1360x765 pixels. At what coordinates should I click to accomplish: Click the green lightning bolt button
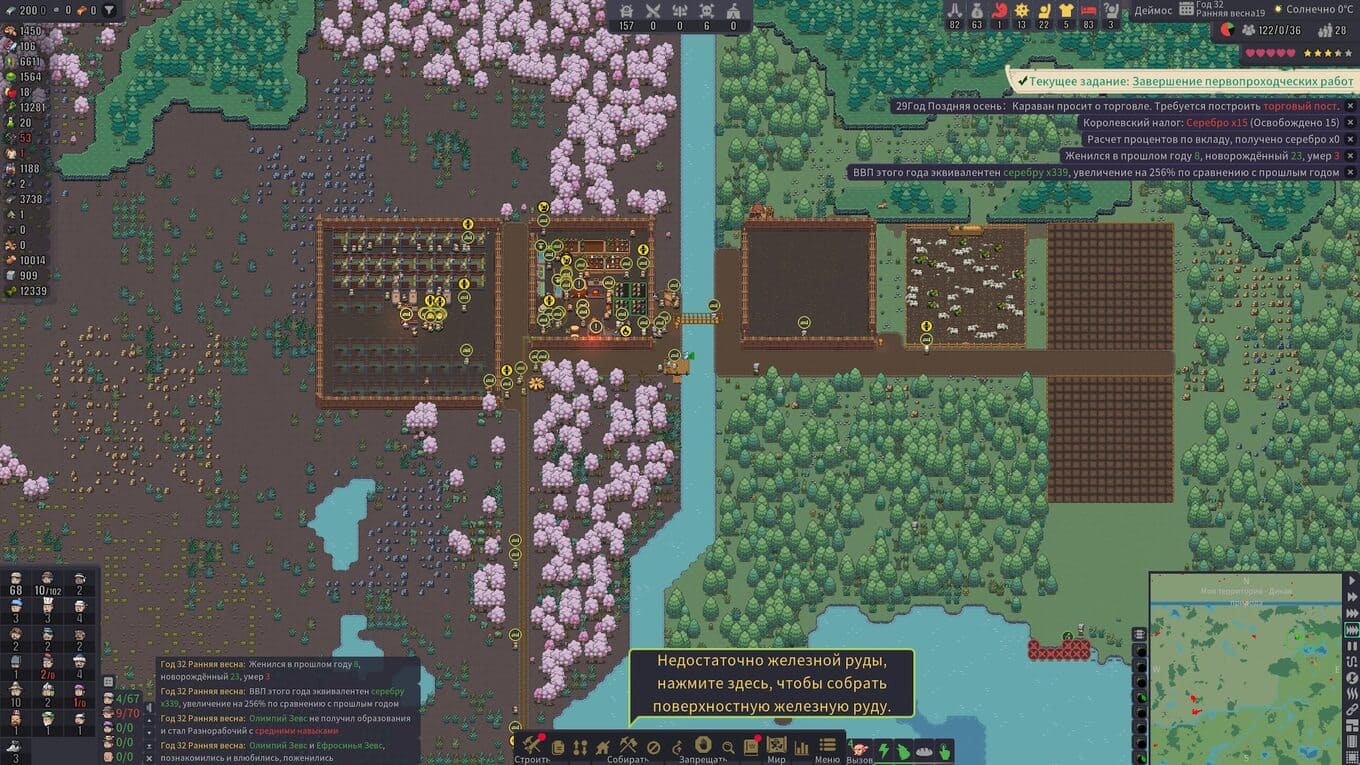(884, 750)
